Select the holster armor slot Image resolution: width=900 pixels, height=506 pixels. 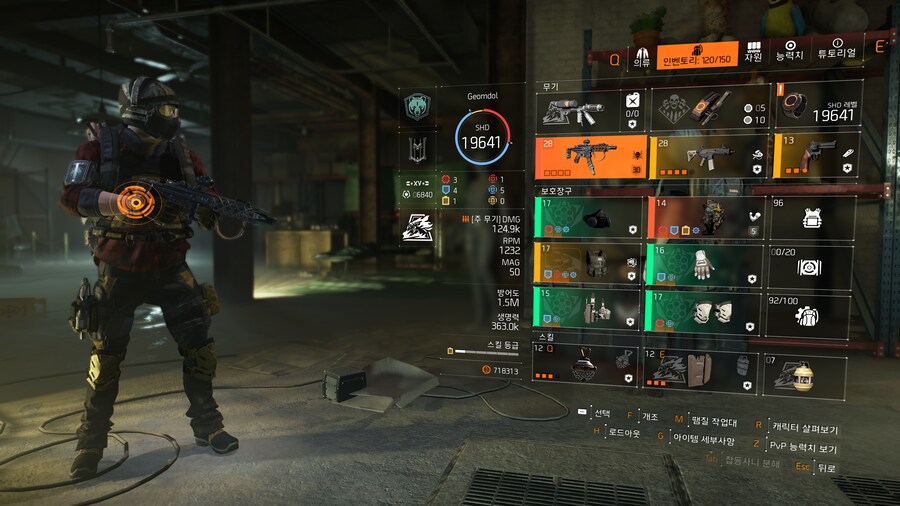click(x=590, y=308)
